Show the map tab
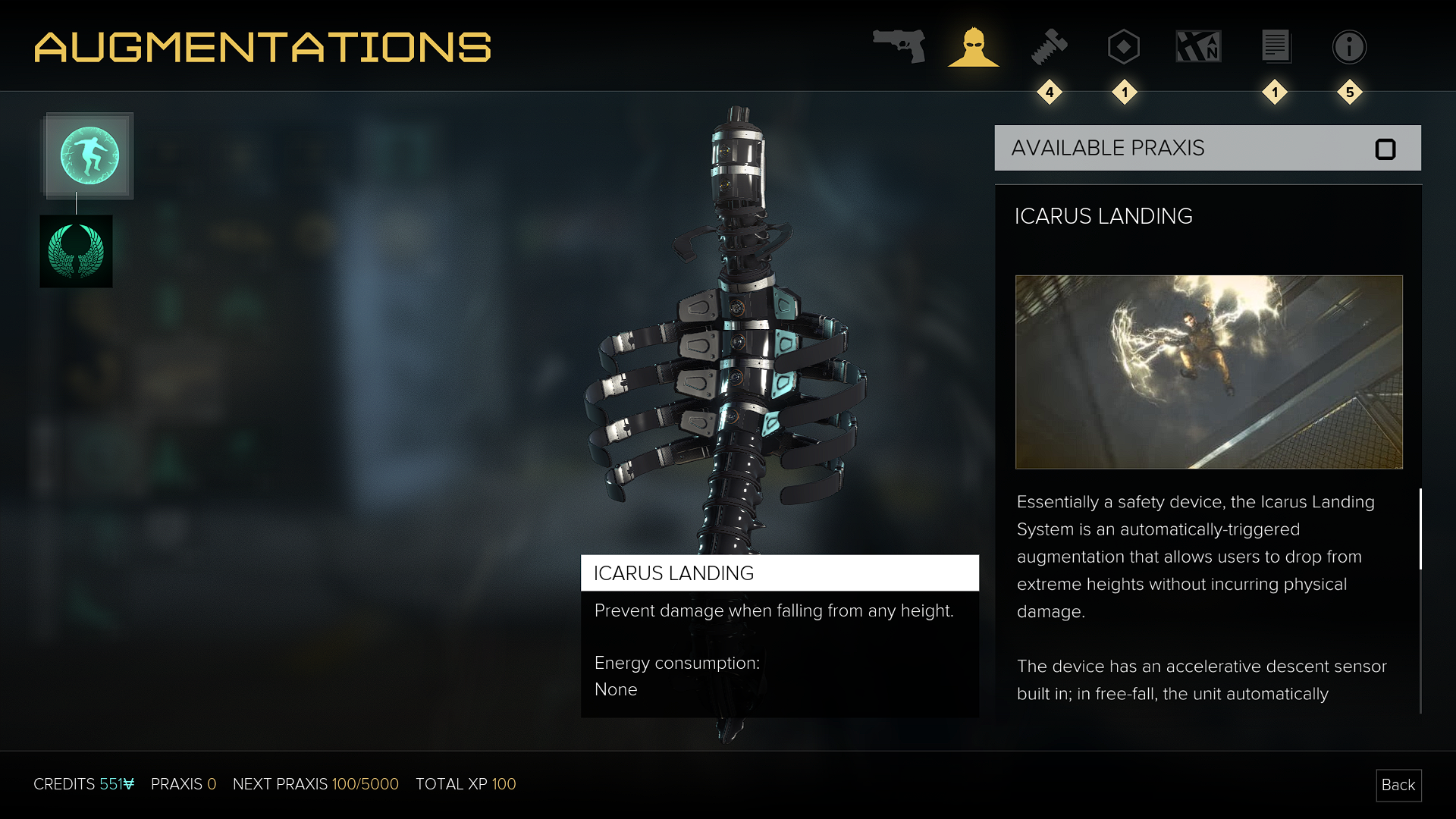This screenshot has width=1456, height=819. (1198, 47)
